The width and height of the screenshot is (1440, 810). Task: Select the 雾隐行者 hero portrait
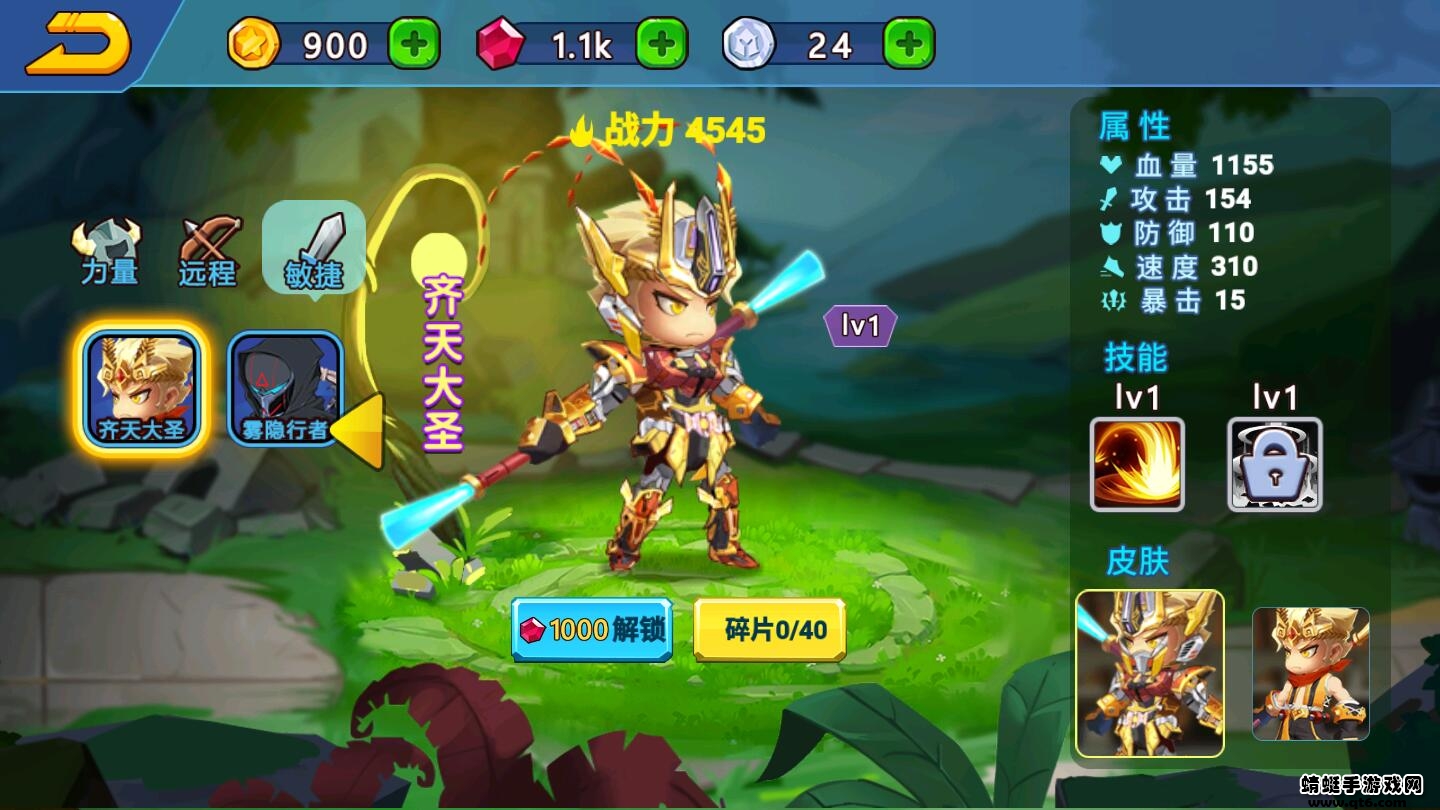tap(282, 385)
